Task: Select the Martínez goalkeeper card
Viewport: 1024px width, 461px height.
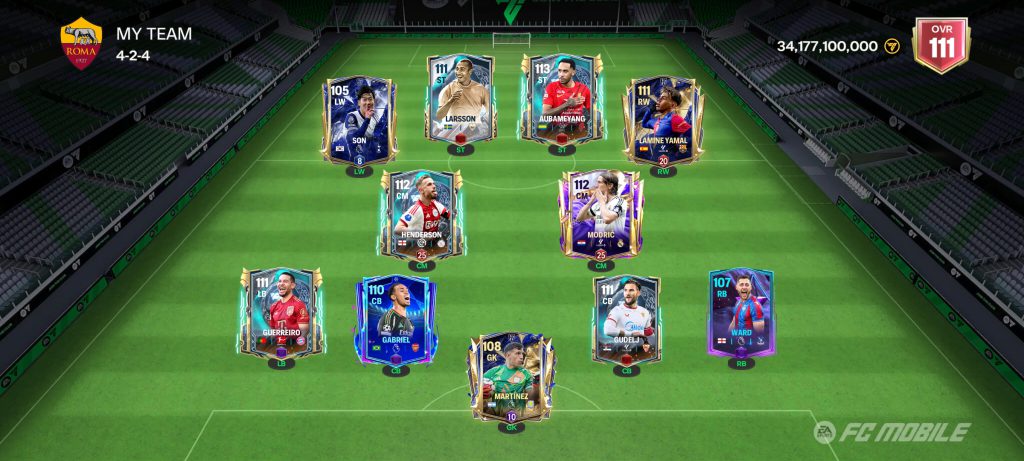Action: click(x=511, y=378)
